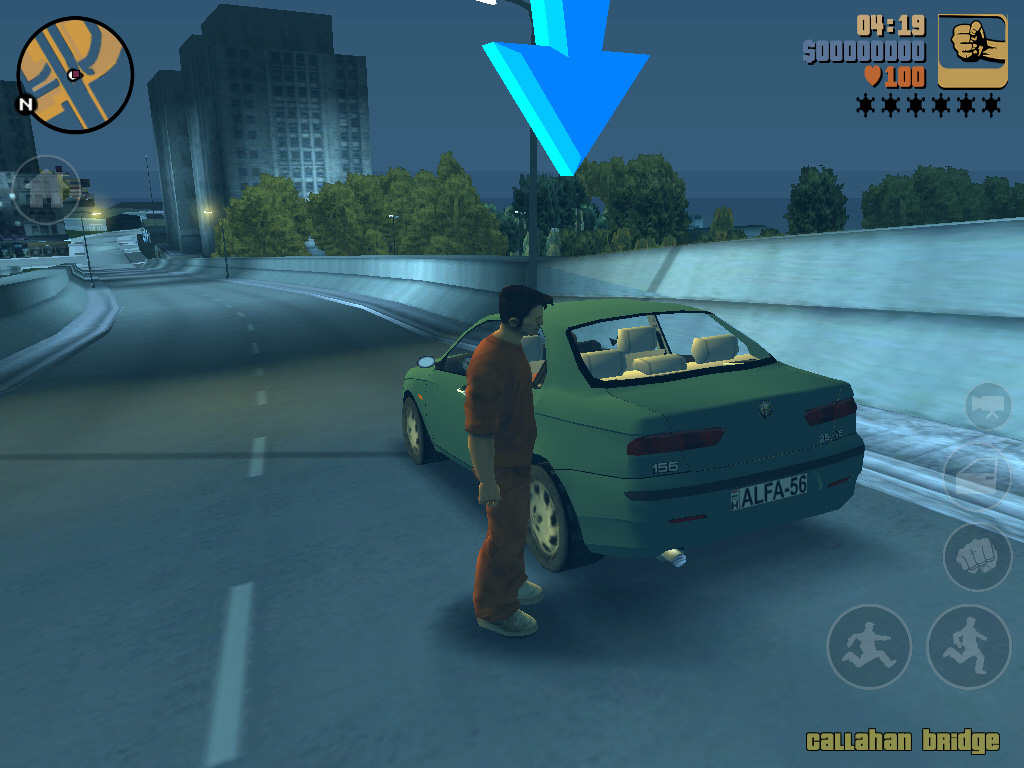The image size is (1024, 768).
Task: Punch with the fist attack button
Action: coord(977,556)
